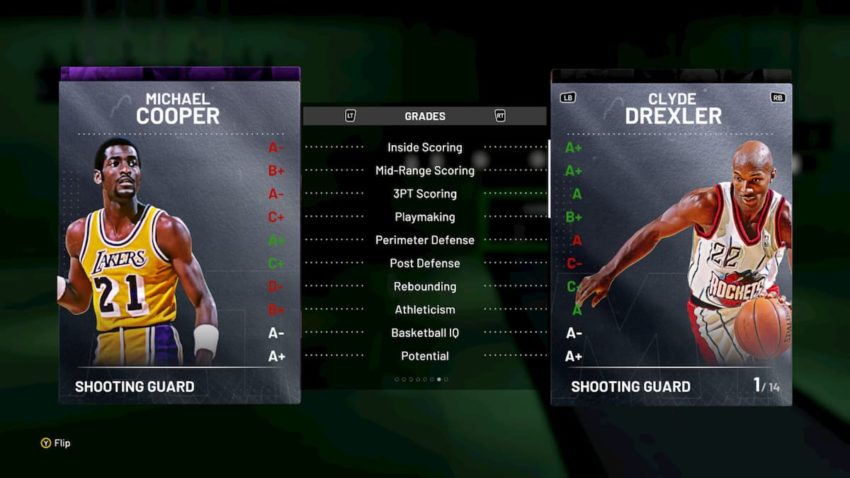
Task: Highlight the 3PT Scoring row
Action: (x=425, y=194)
